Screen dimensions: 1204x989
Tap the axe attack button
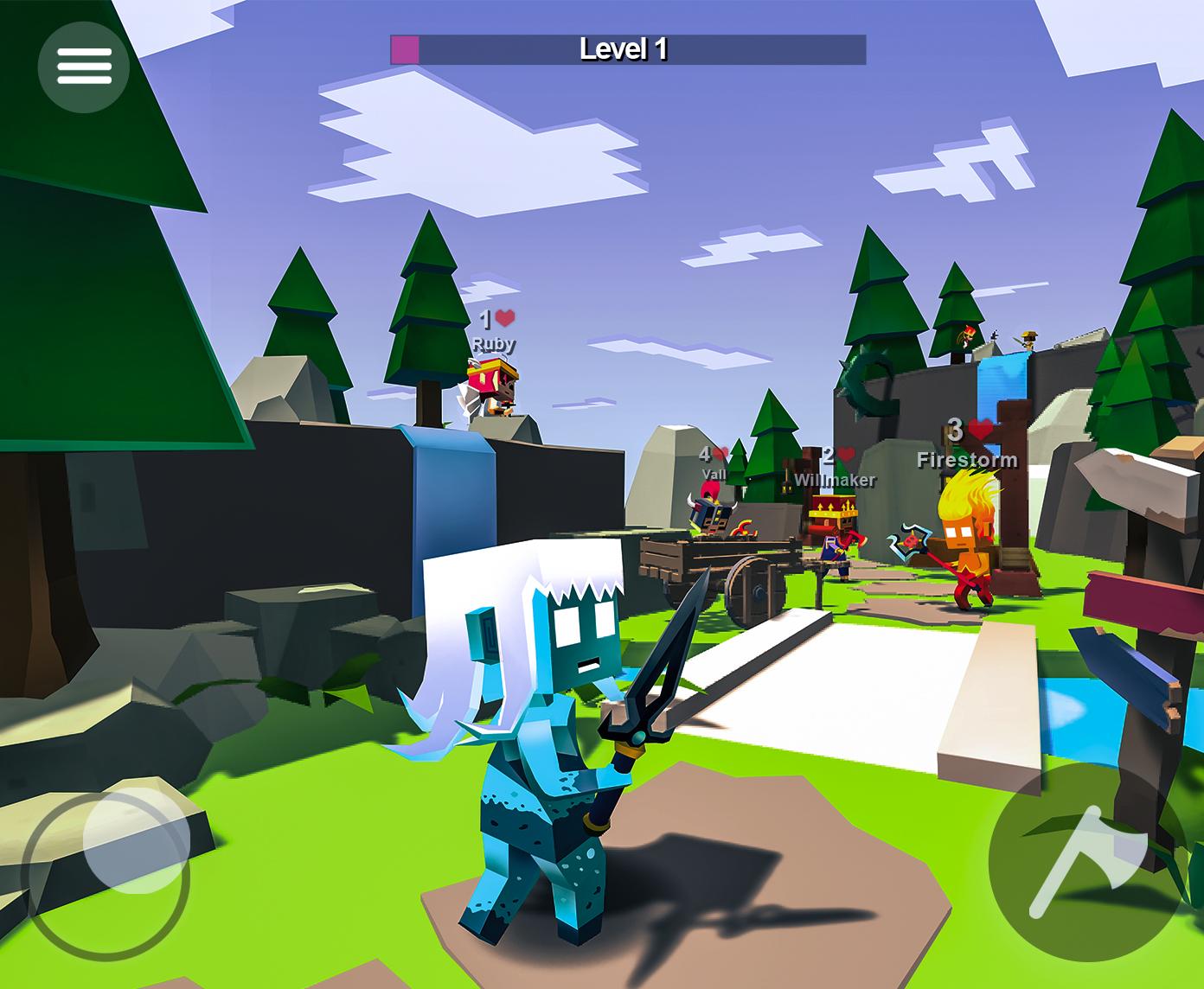1087,862
